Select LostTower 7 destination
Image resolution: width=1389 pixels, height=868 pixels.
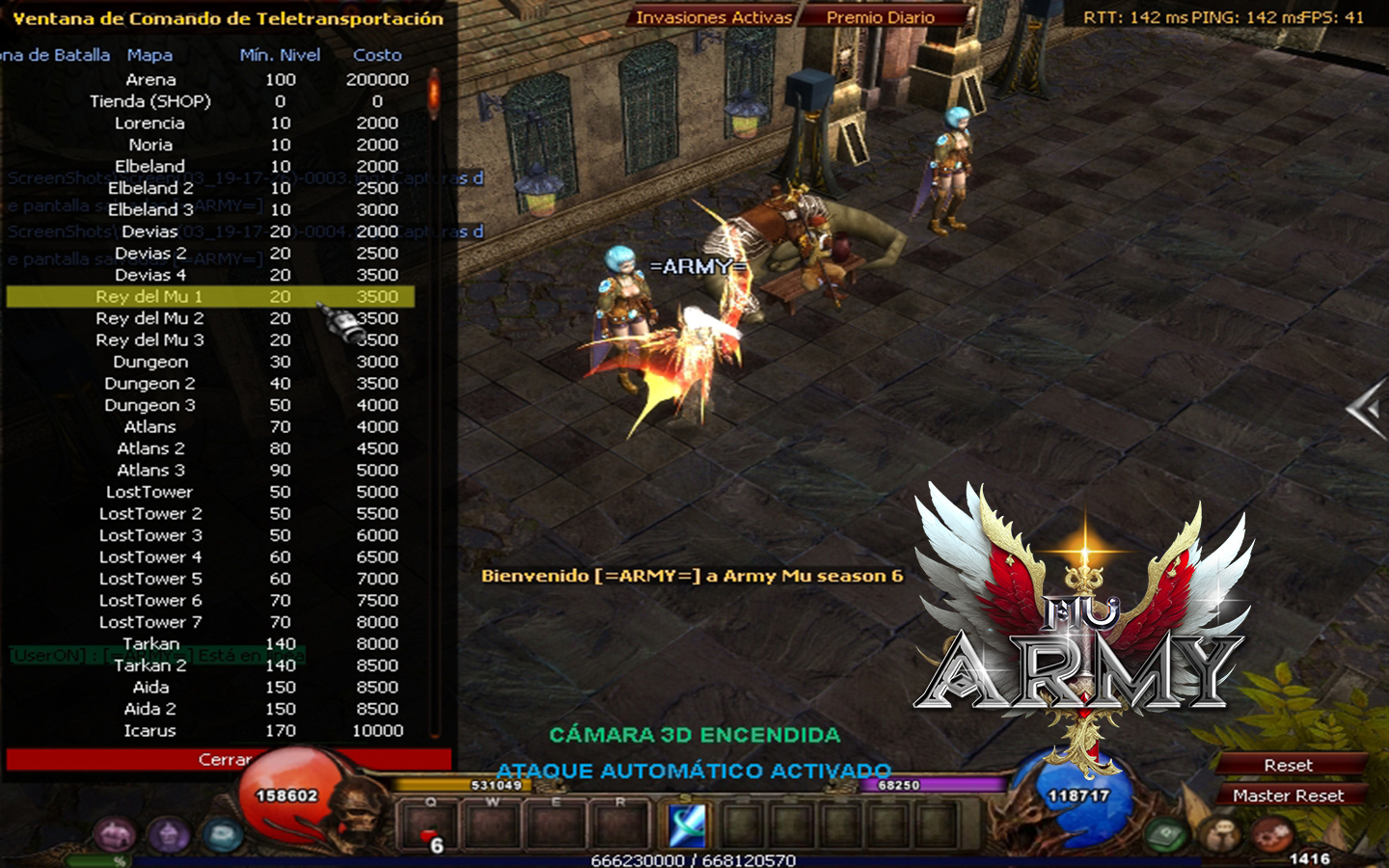(x=150, y=622)
